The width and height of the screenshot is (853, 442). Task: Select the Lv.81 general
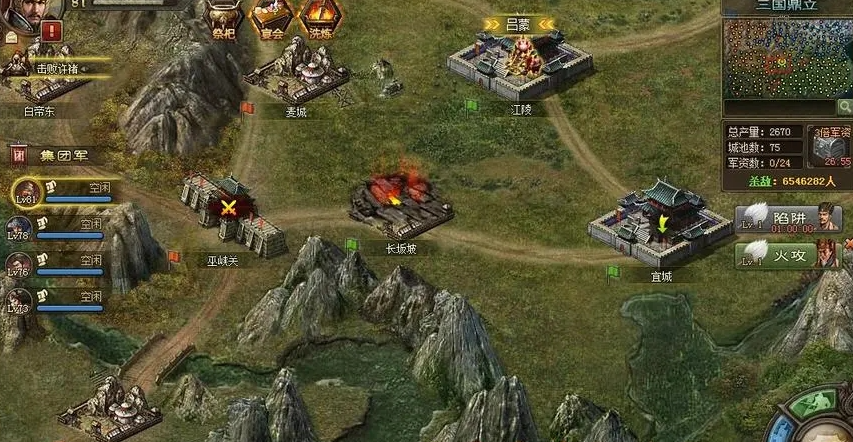click(x=26, y=191)
